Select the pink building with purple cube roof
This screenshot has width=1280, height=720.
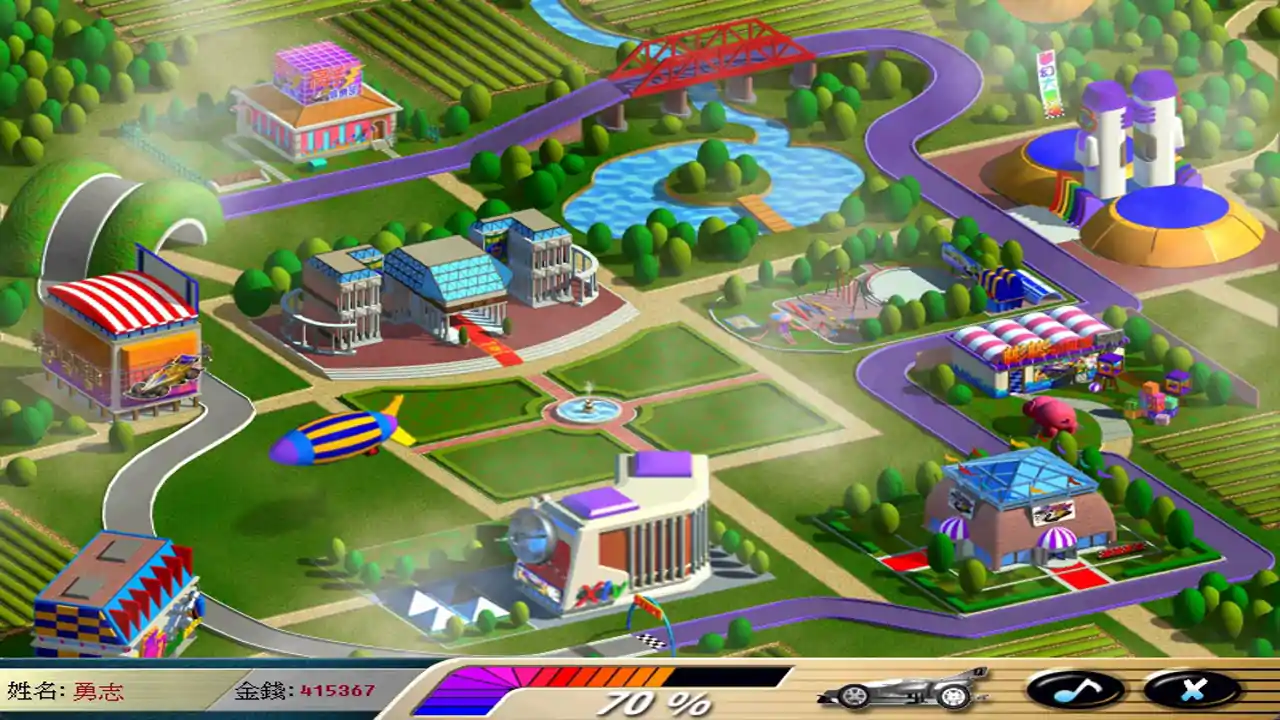tap(313, 104)
